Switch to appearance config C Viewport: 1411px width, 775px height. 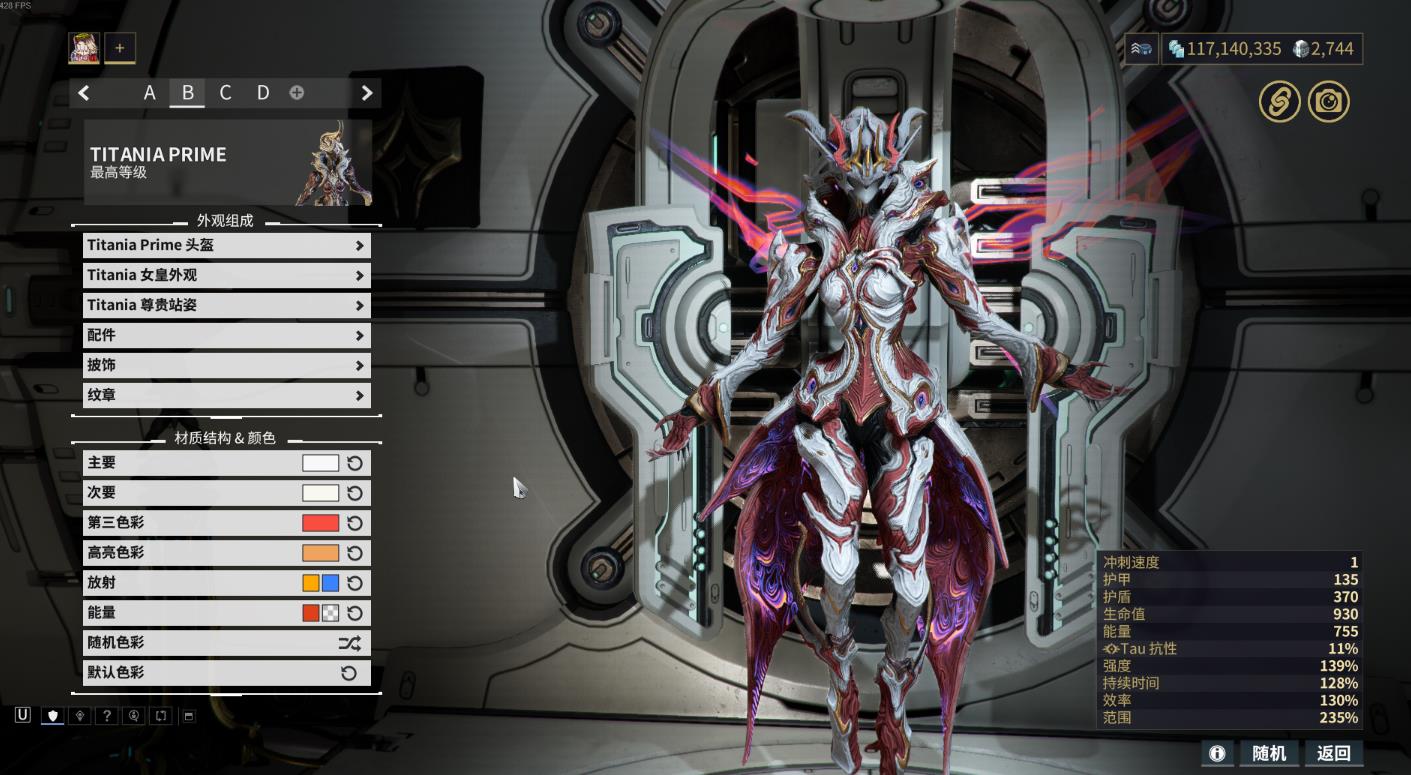(225, 93)
